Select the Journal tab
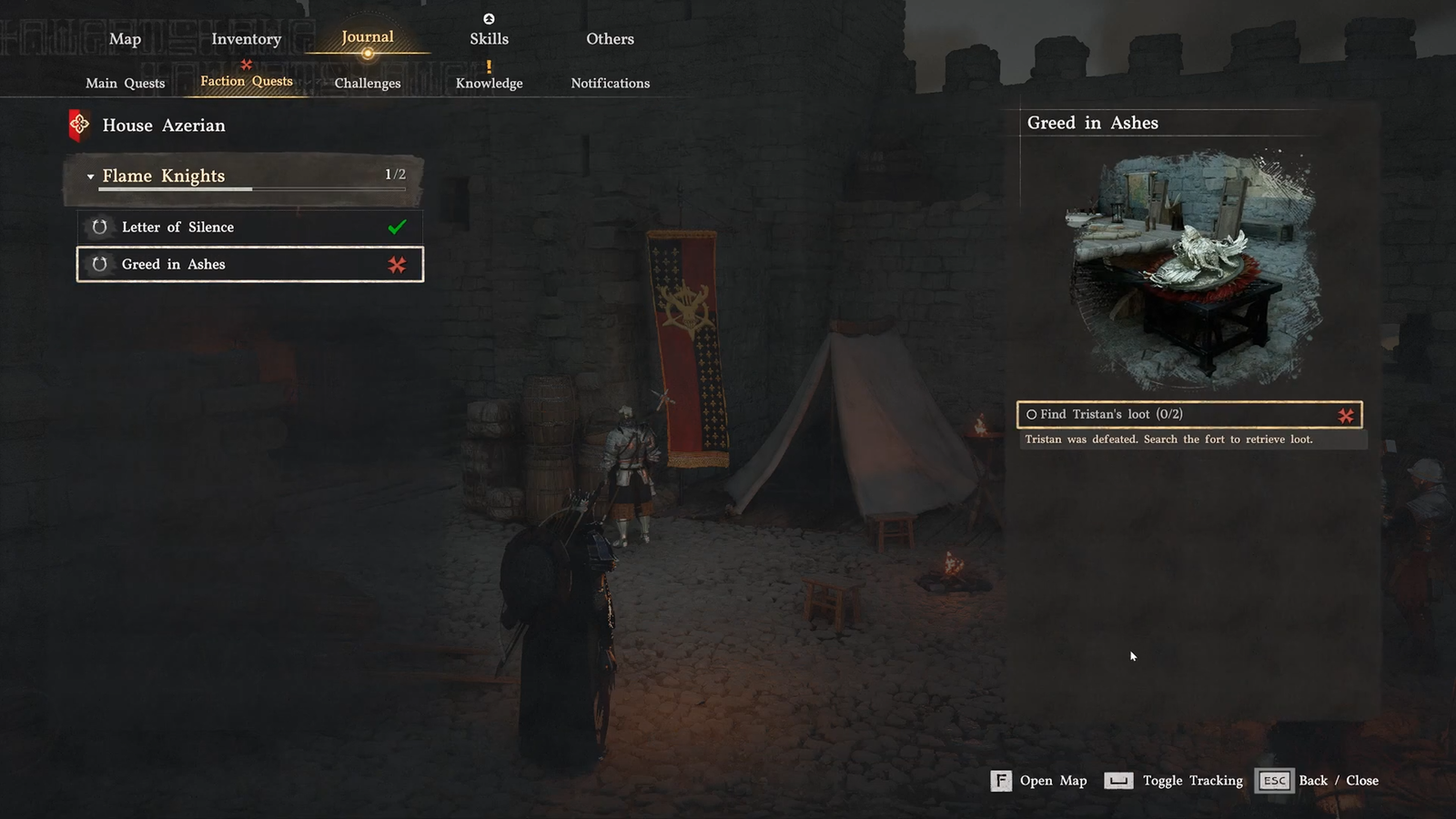Viewport: 1456px width, 819px height. 368,37
